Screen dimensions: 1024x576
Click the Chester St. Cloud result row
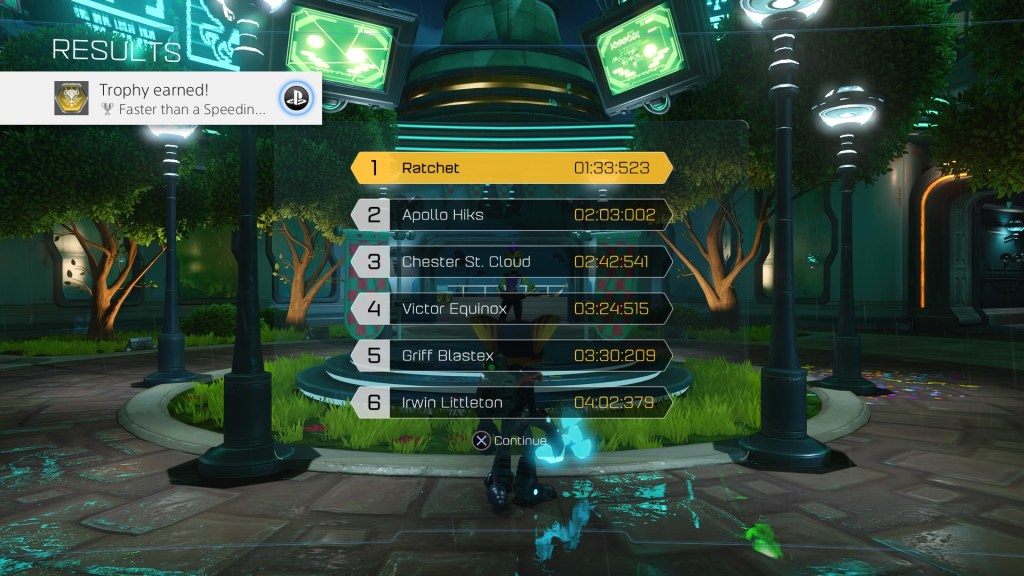tap(512, 262)
